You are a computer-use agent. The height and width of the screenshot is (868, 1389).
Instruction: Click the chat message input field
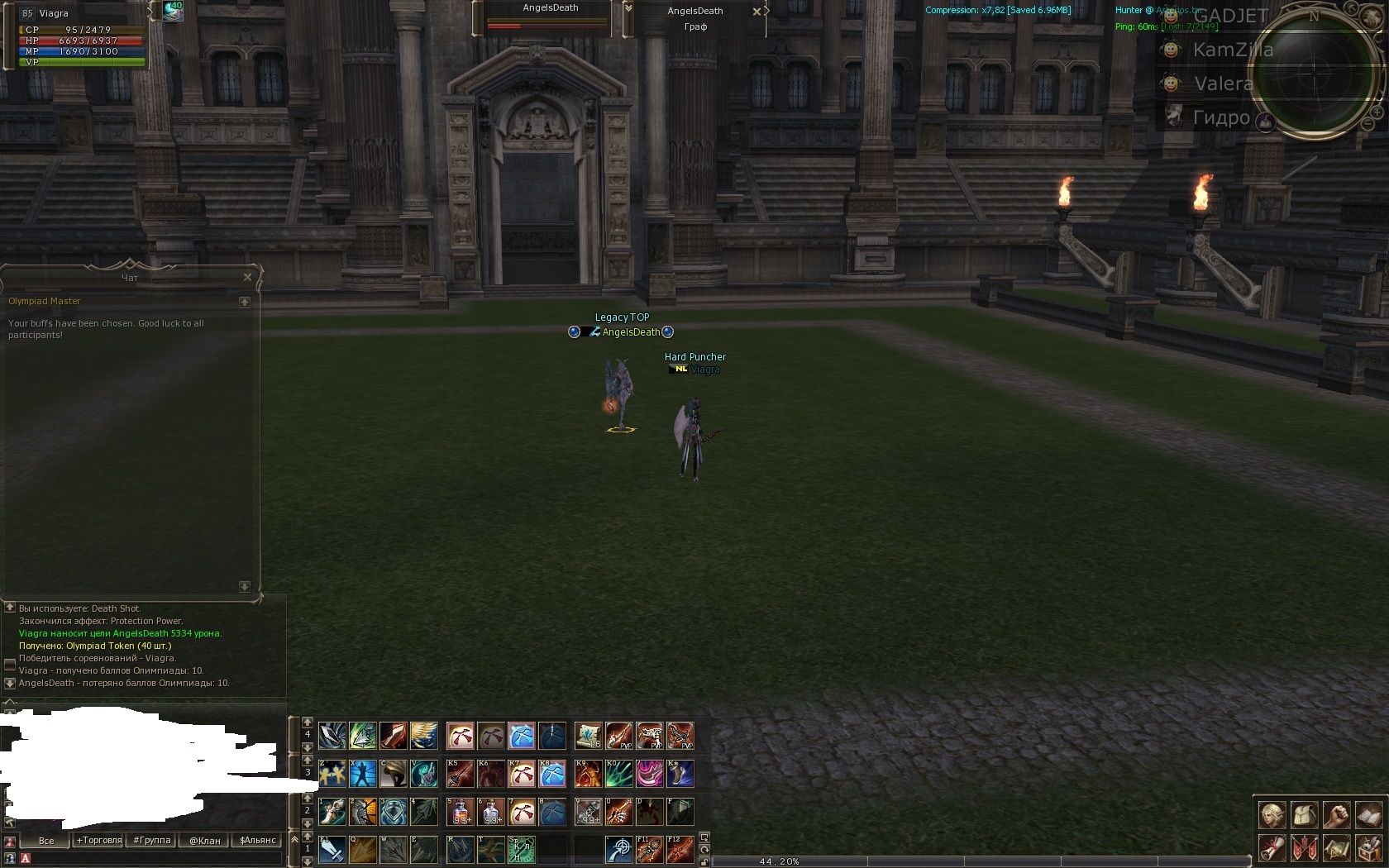[x=149, y=859]
